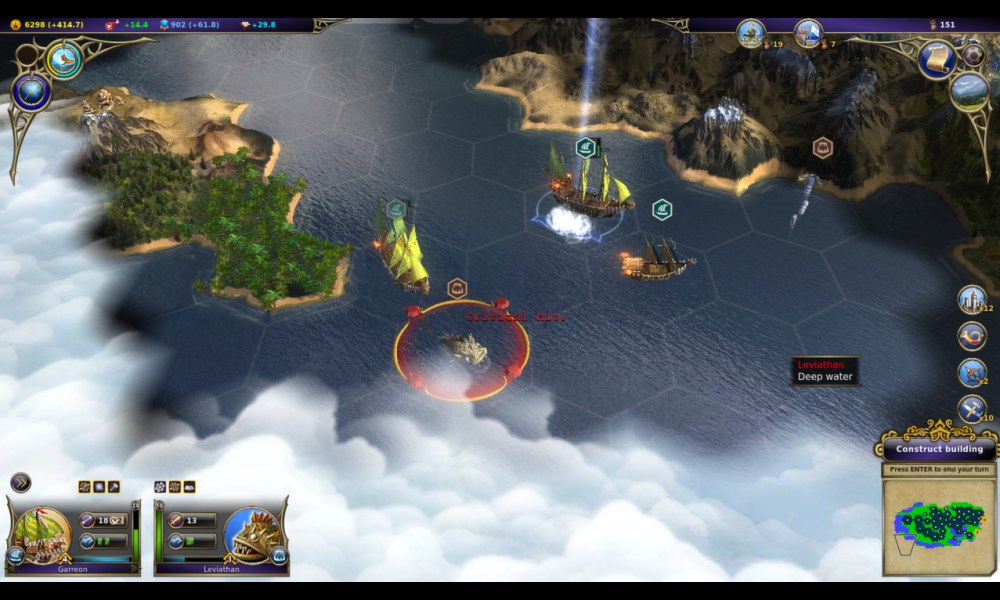Click the idle units icon marked x2

tap(971, 372)
